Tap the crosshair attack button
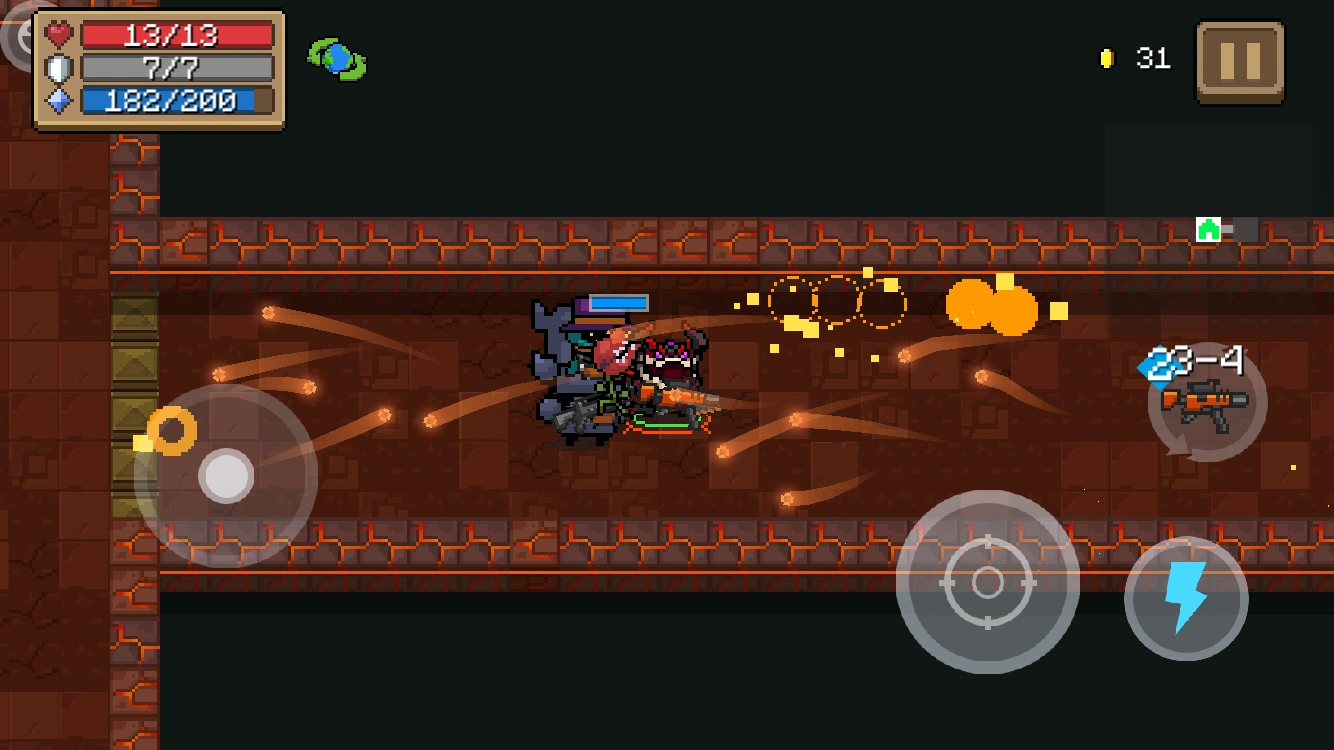The image size is (1334, 750). (988, 583)
